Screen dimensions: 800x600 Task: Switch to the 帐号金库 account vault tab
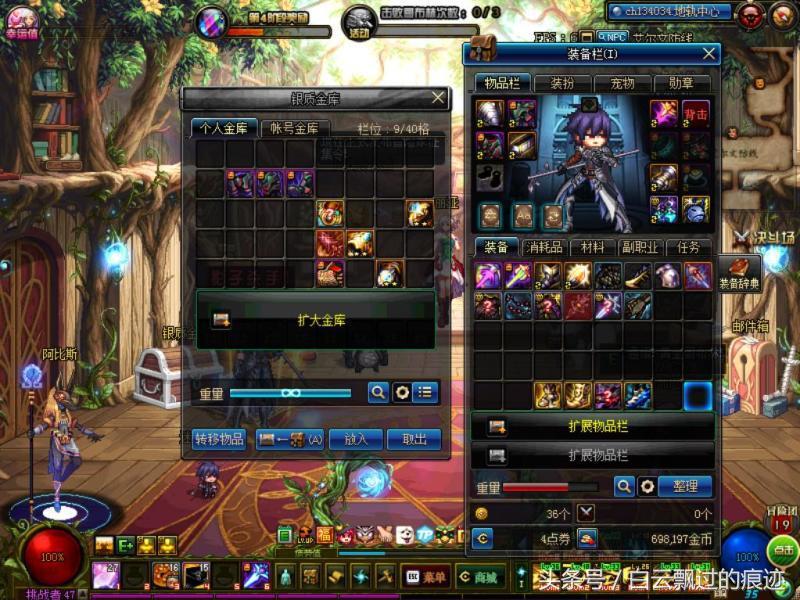pyautogui.click(x=295, y=128)
